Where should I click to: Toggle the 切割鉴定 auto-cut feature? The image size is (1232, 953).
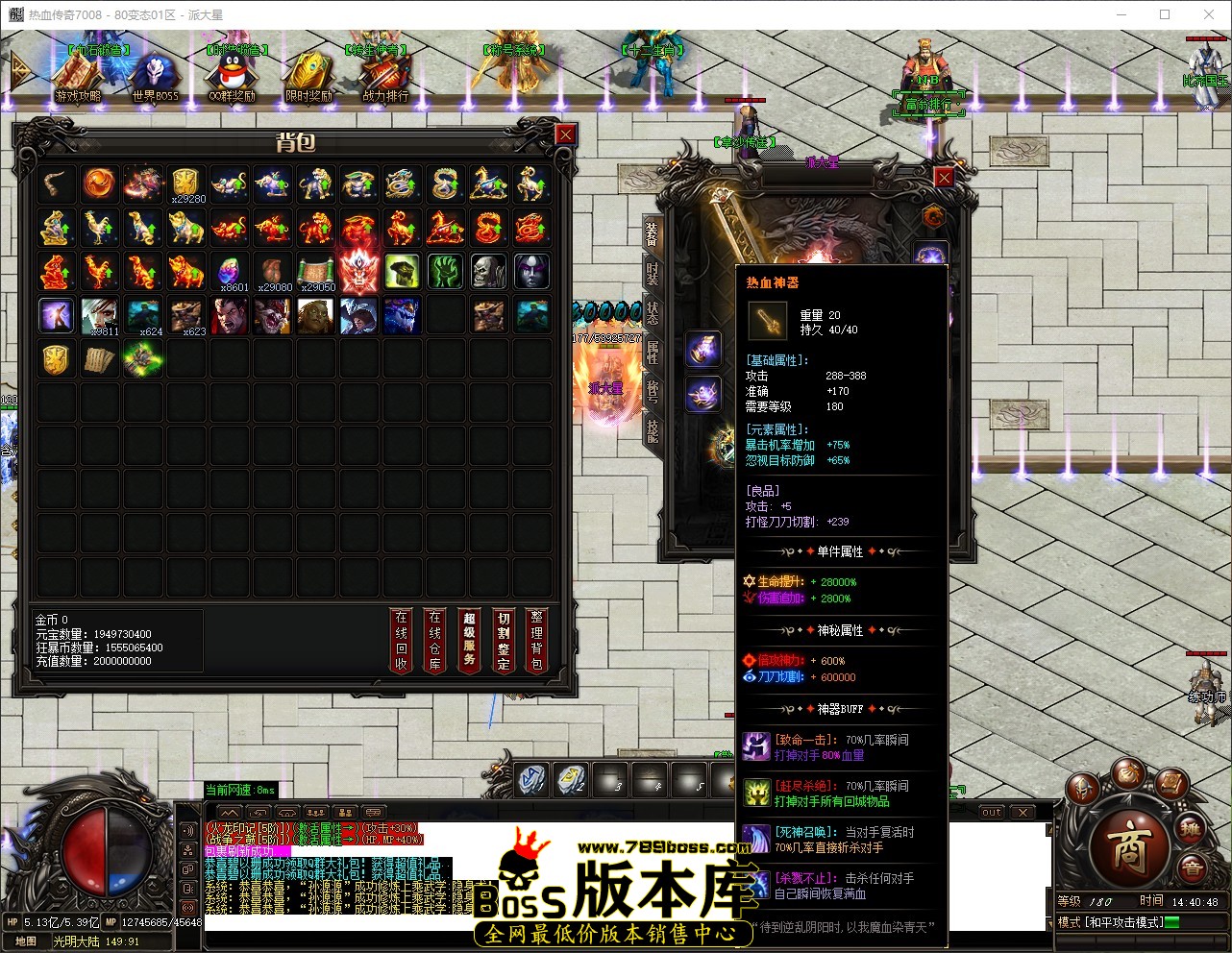[x=503, y=640]
